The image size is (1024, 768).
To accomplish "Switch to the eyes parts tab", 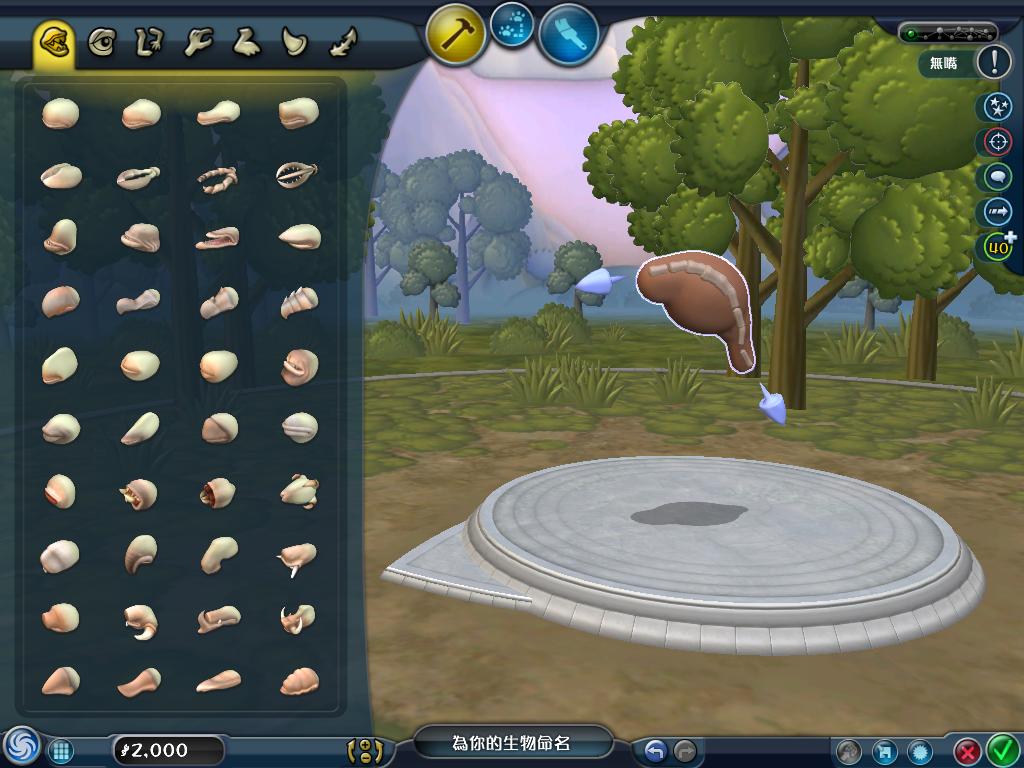I will pyautogui.click(x=101, y=43).
